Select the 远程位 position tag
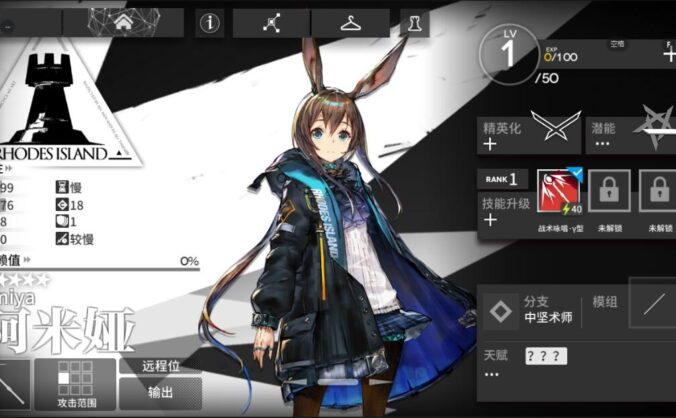The image size is (676, 418). click(x=160, y=366)
